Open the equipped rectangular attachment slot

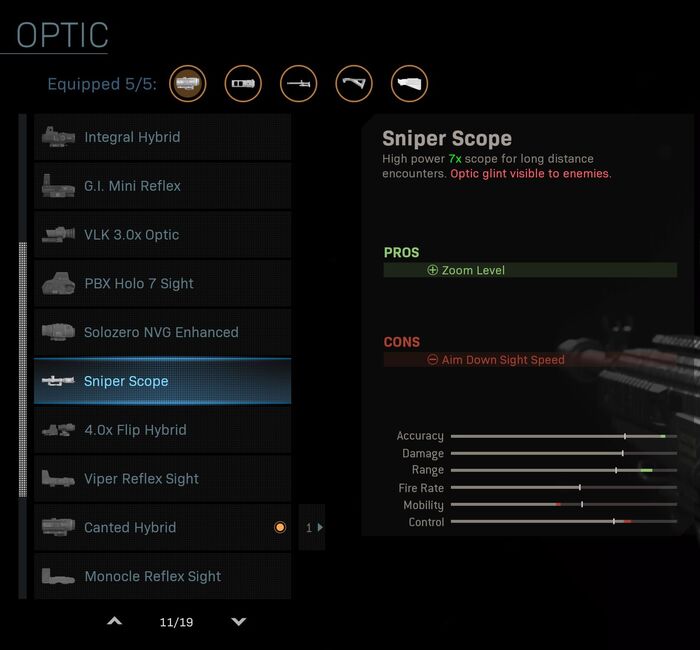243,84
